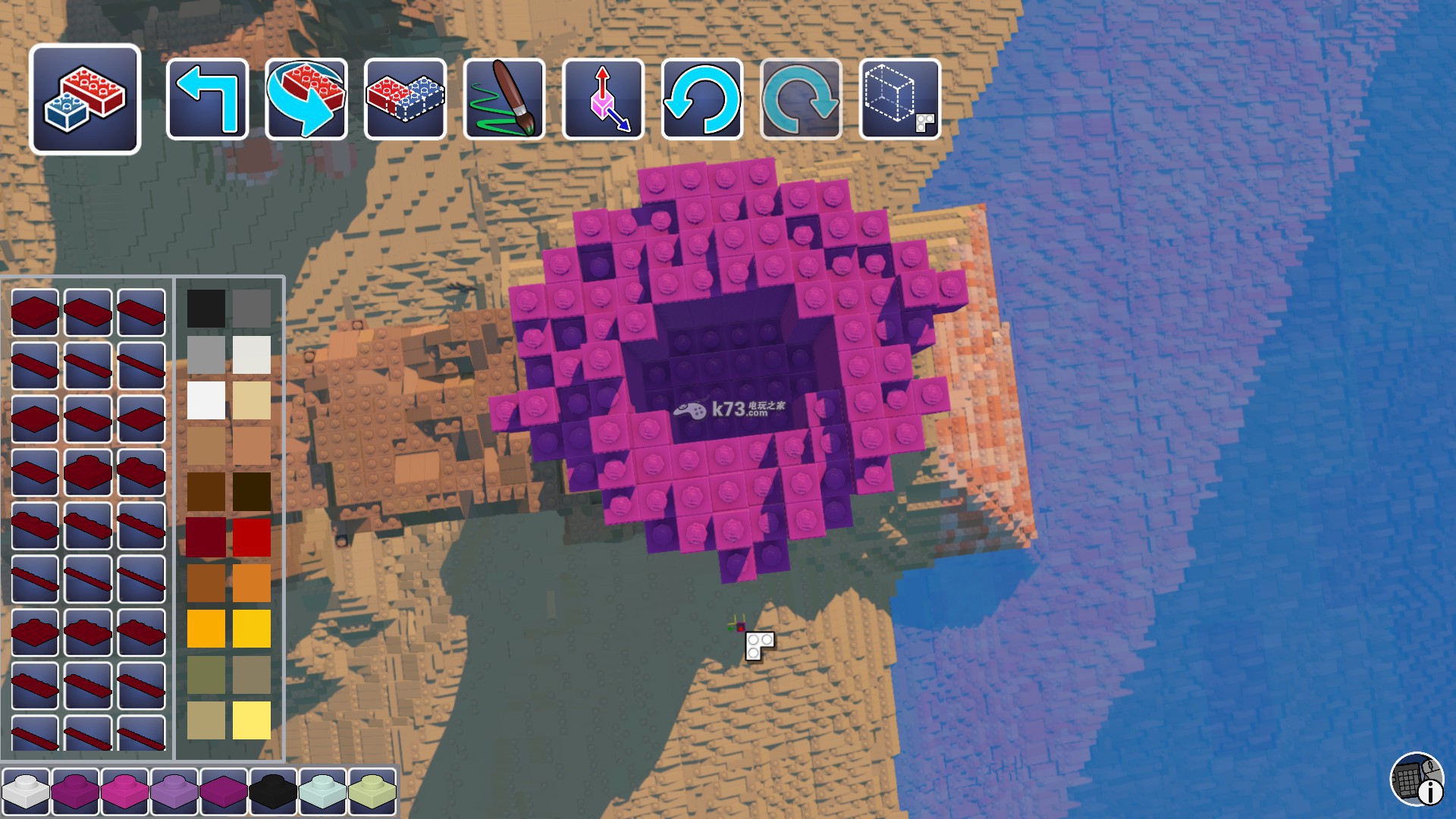
Task: Click the white left-turn arrow tool
Action: tap(207, 99)
